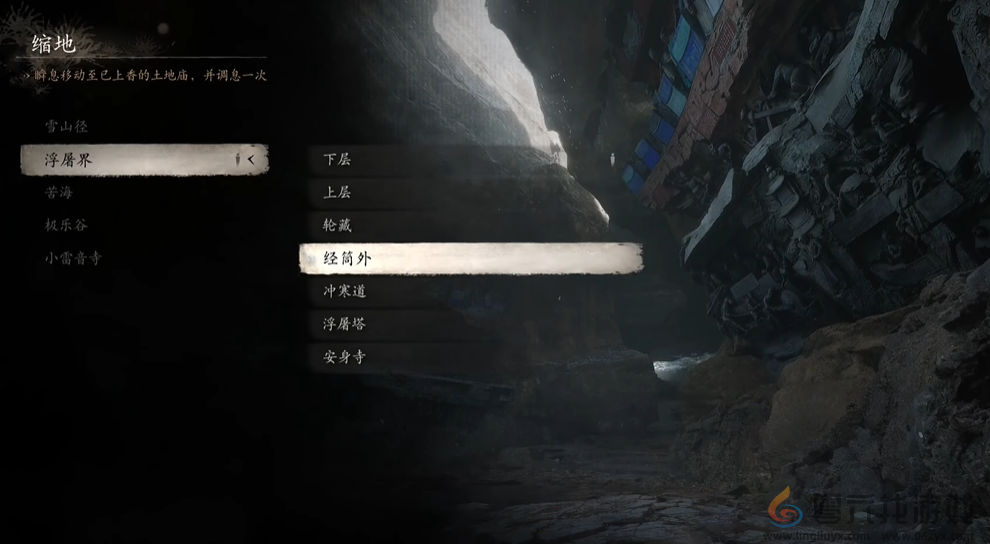Viewport: 990px width, 544px height.
Task: Travel to the 下层 shrine
Action: 470,160
